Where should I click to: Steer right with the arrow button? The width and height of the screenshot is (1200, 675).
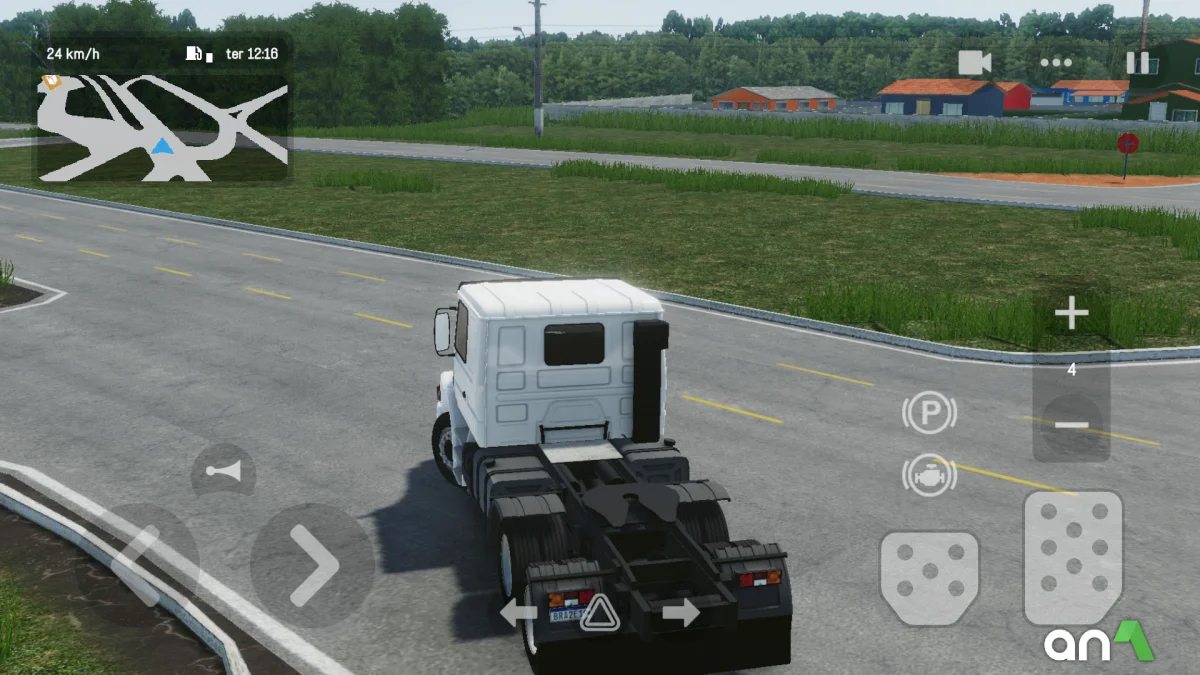[x=312, y=565]
